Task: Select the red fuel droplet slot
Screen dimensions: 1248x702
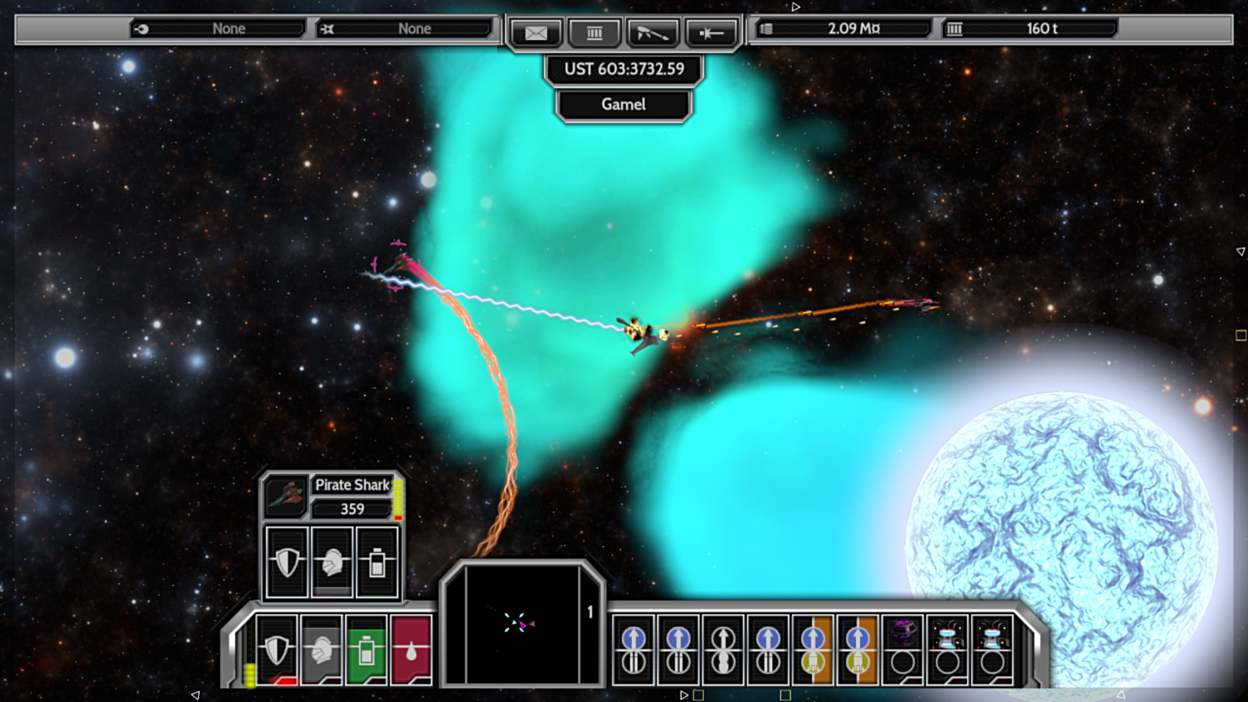Action: (411, 650)
